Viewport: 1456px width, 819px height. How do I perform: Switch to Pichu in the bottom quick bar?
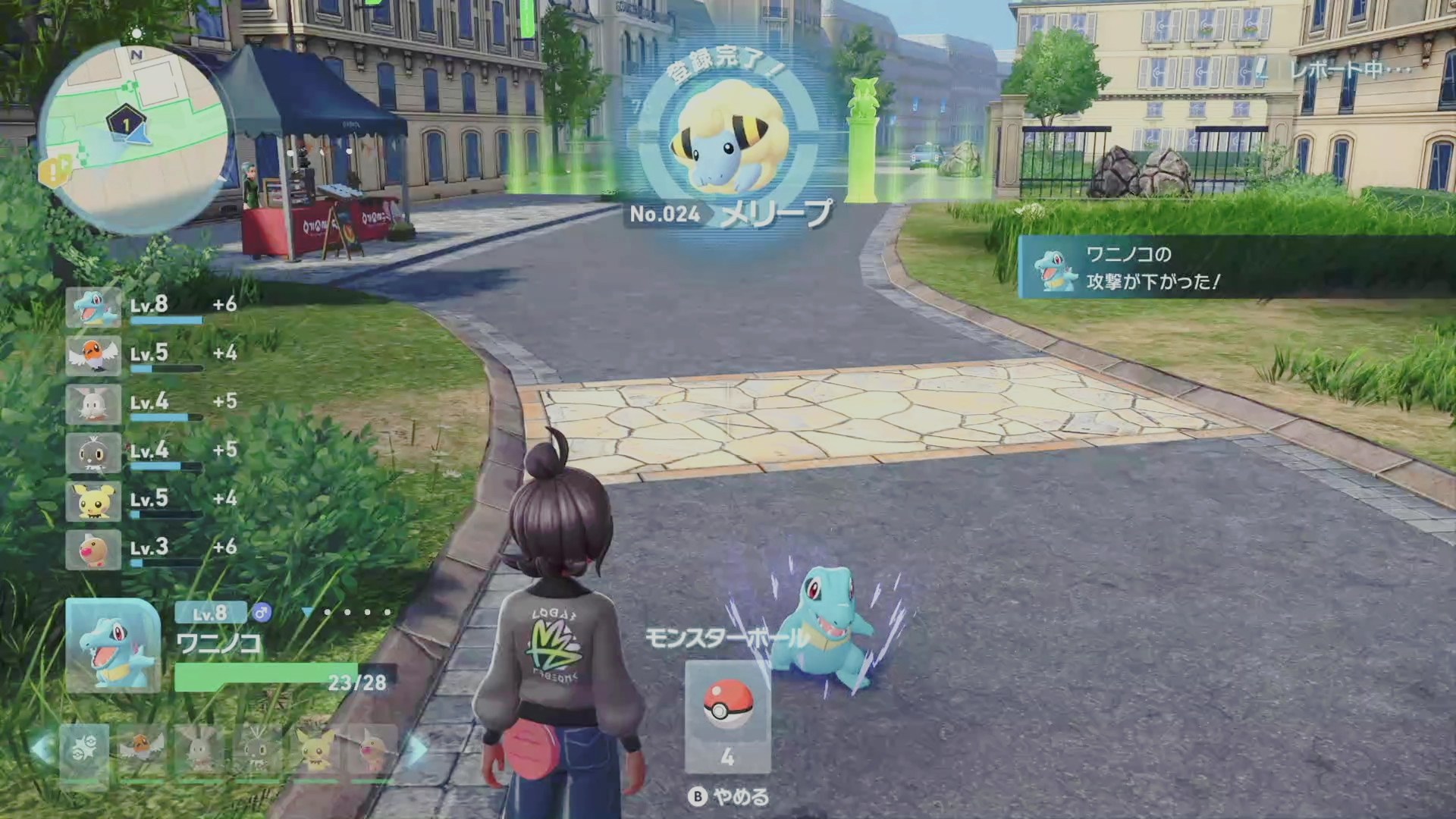point(315,751)
